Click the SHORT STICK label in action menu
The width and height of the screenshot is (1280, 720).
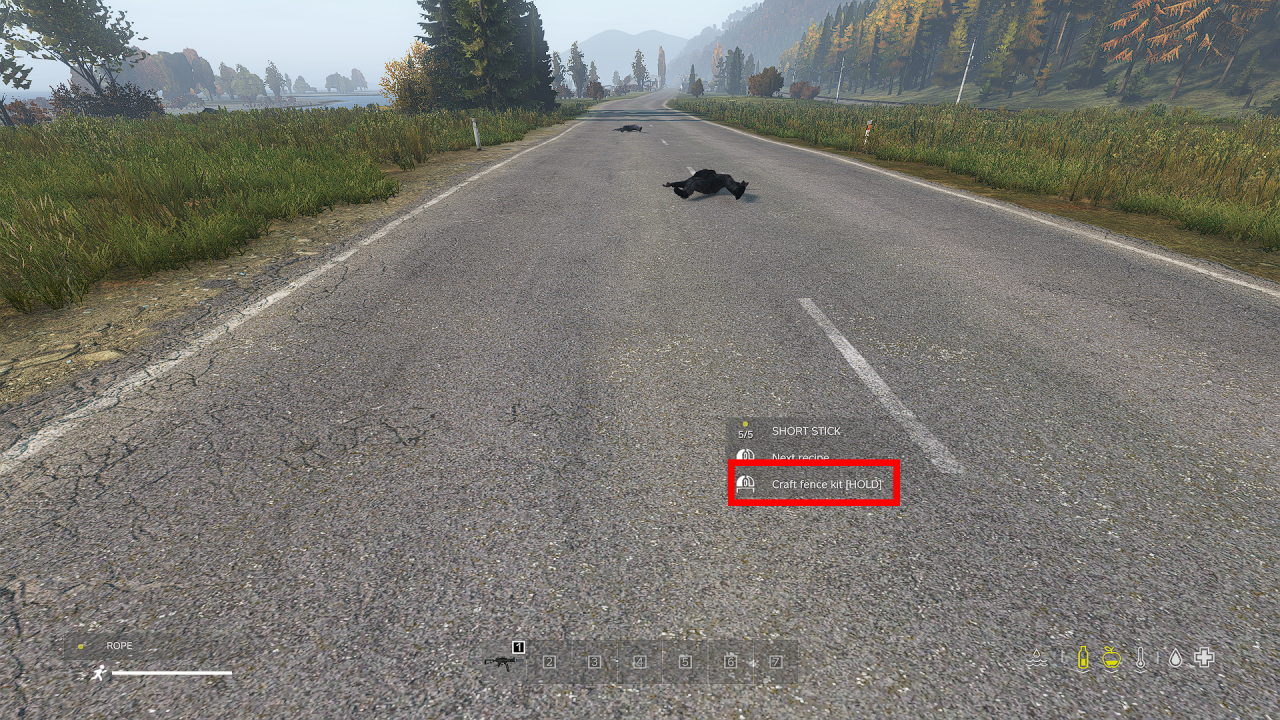(807, 431)
